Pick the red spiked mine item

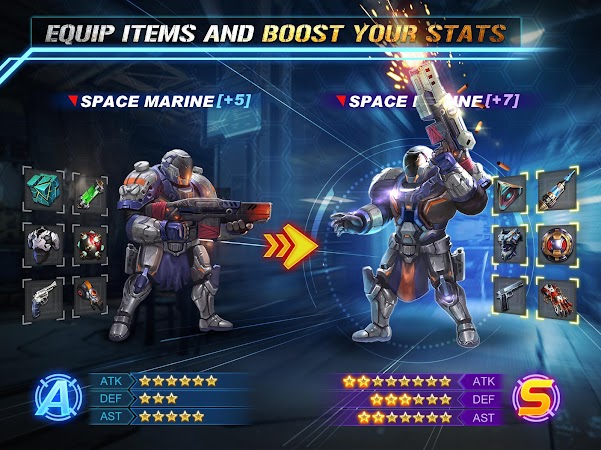tap(90, 241)
